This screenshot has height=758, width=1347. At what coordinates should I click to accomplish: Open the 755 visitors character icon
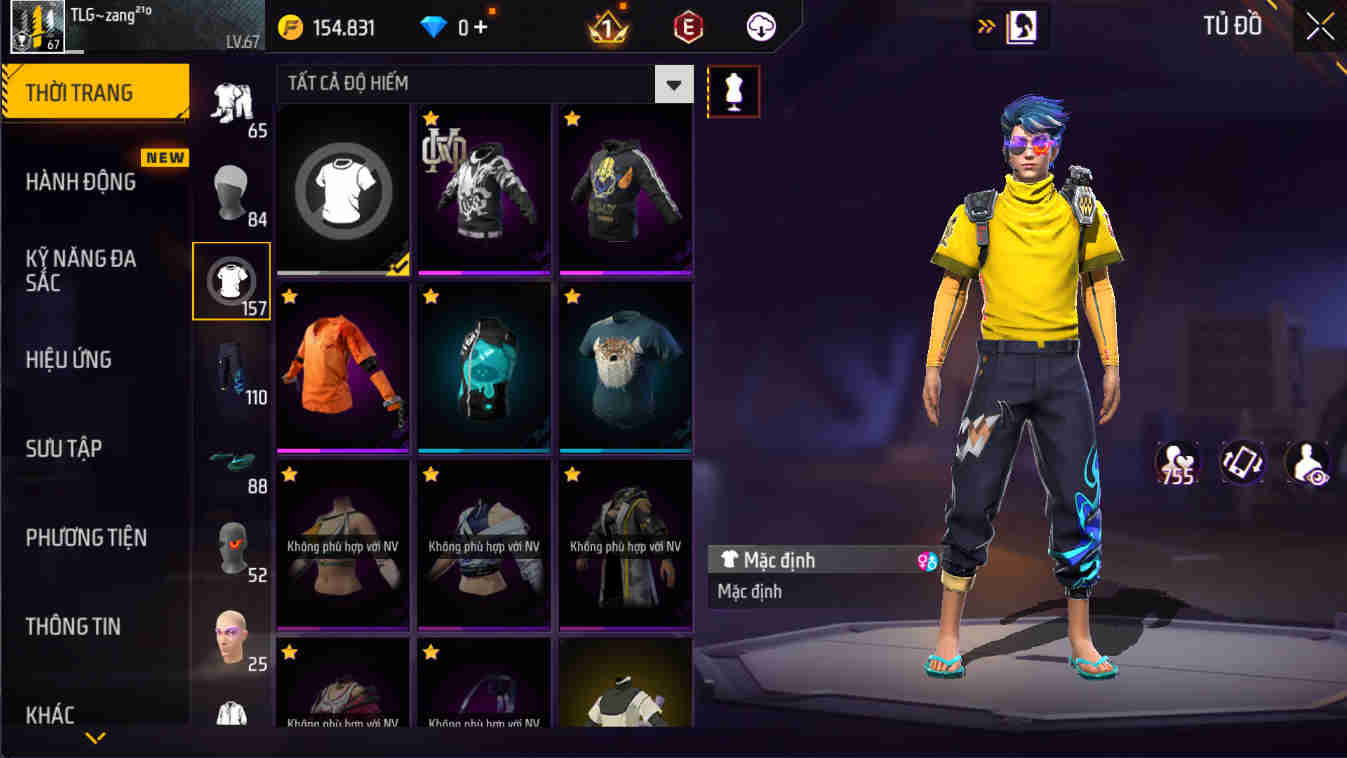coord(1176,462)
